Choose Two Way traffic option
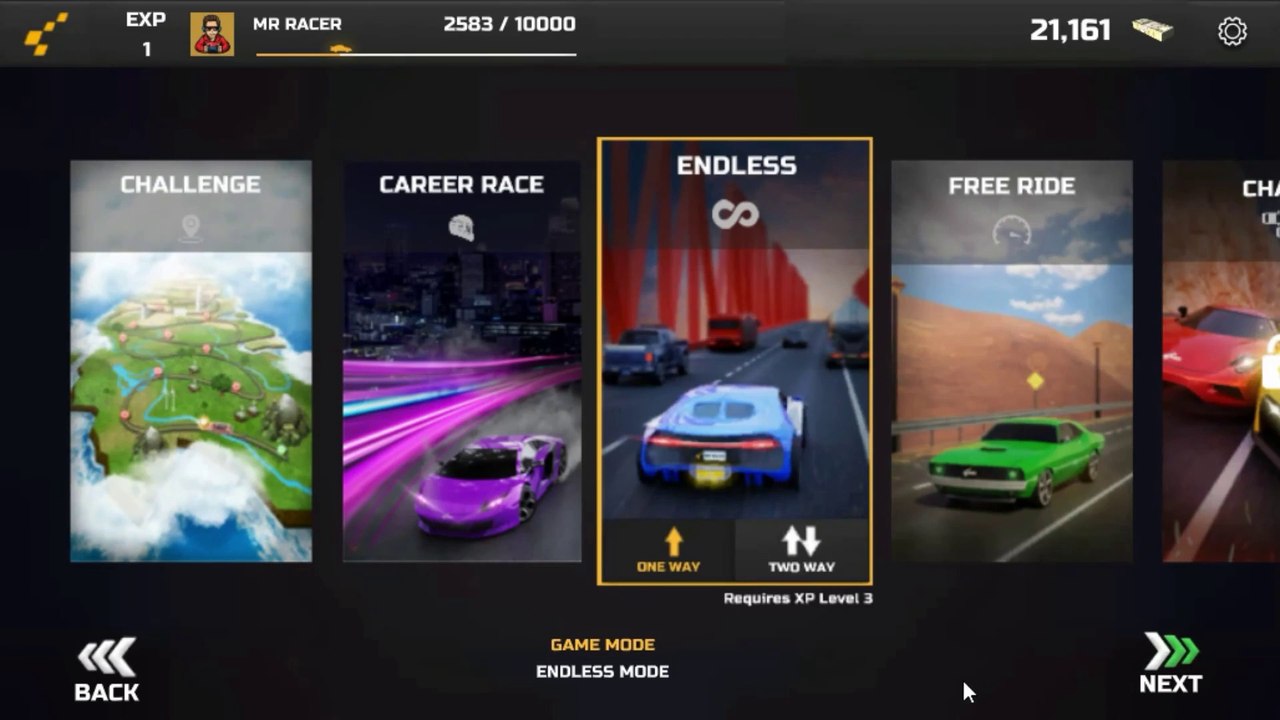 tap(801, 550)
